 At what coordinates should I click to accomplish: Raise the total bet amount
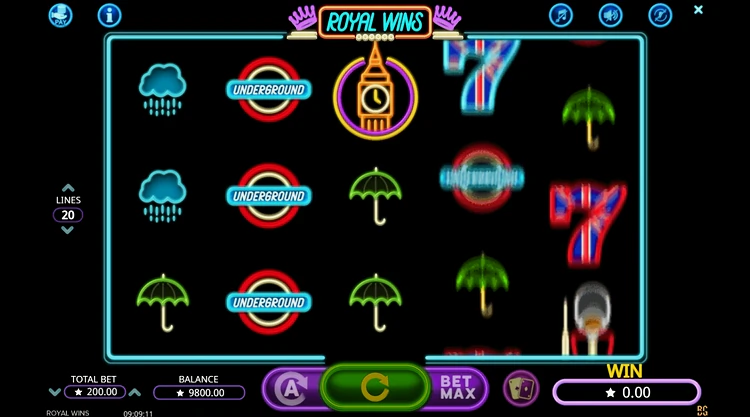tap(136, 392)
